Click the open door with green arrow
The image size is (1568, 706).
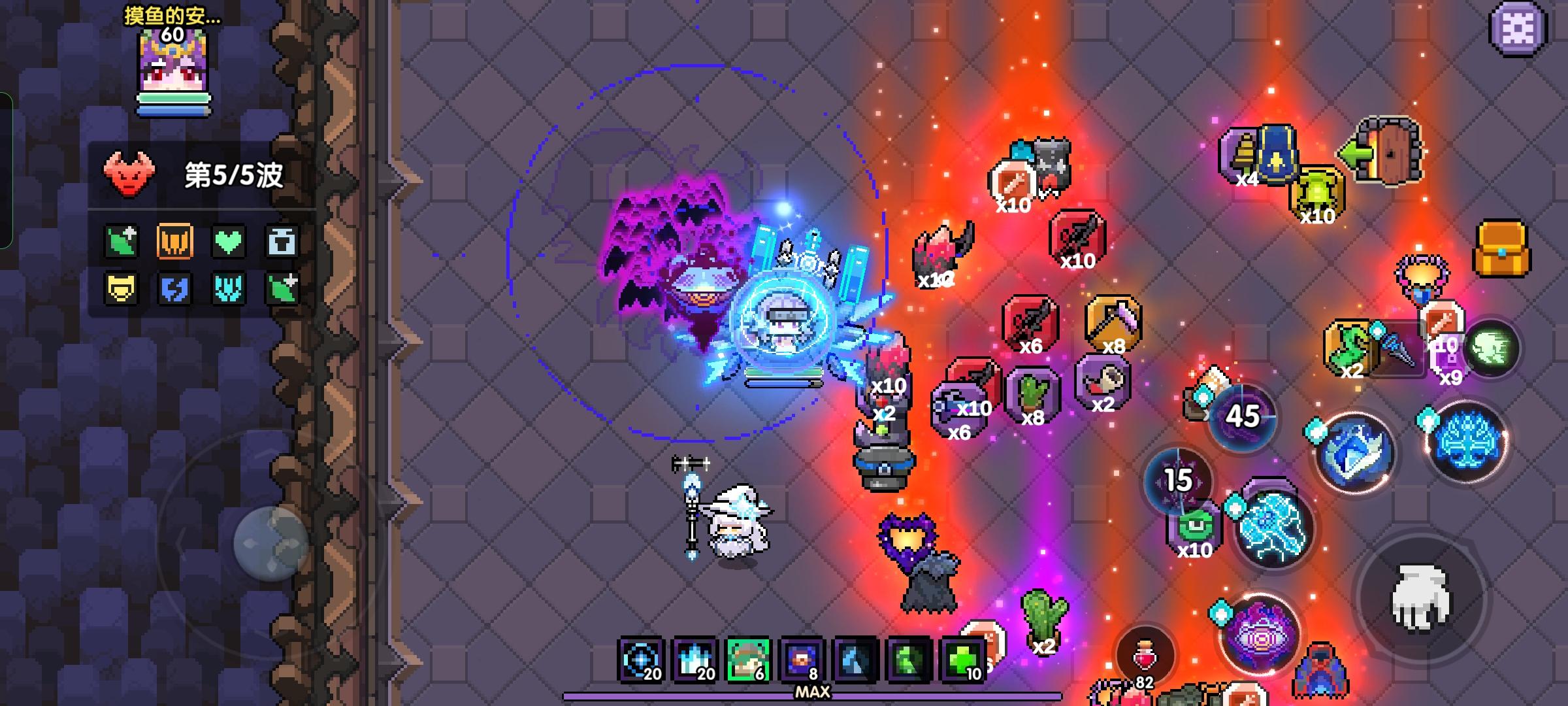pyautogui.click(x=1387, y=152)
